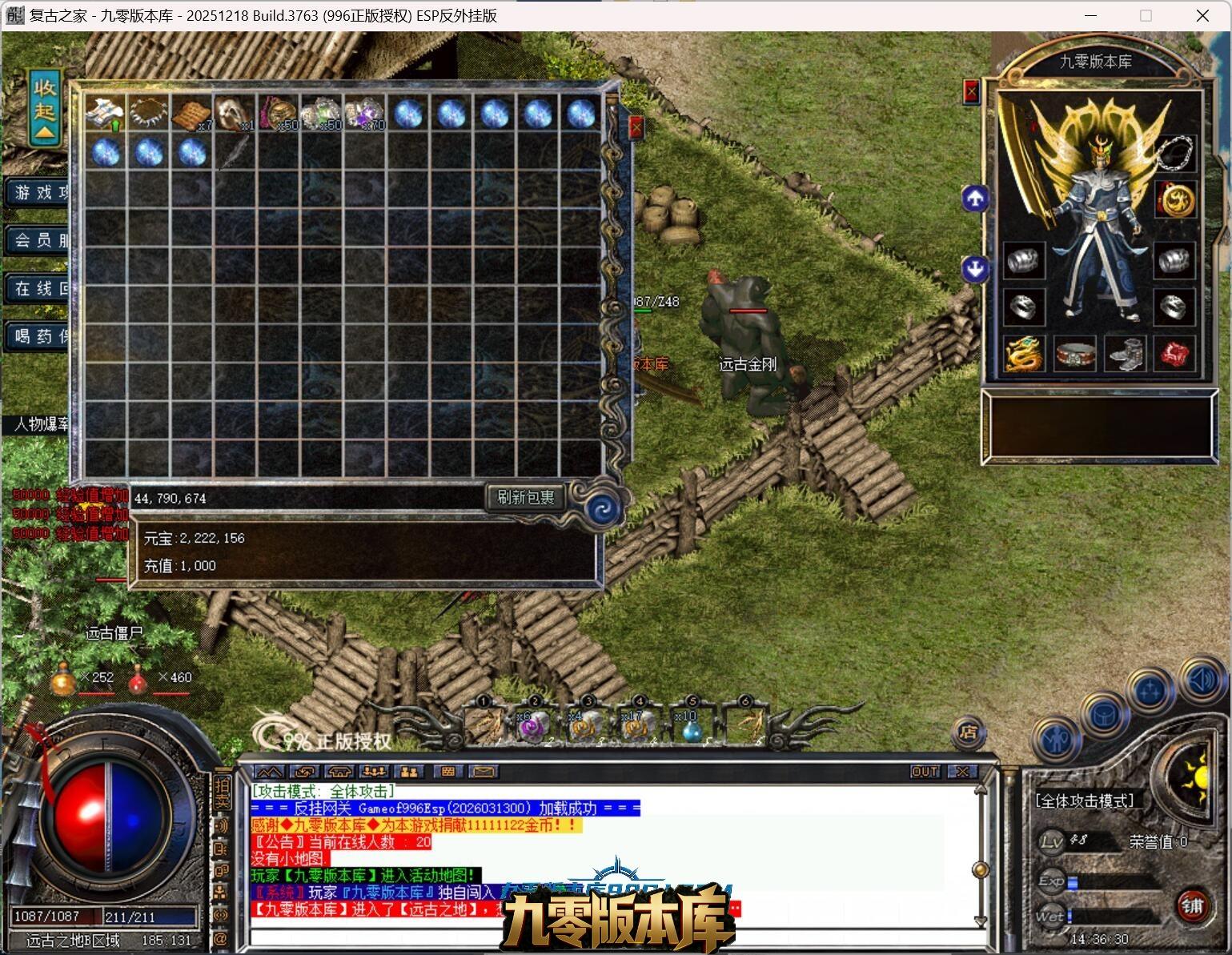The image size is (1232, 955).
Task: Click the 刷新包裹 refresh bag button
Action: coord(525,497)
